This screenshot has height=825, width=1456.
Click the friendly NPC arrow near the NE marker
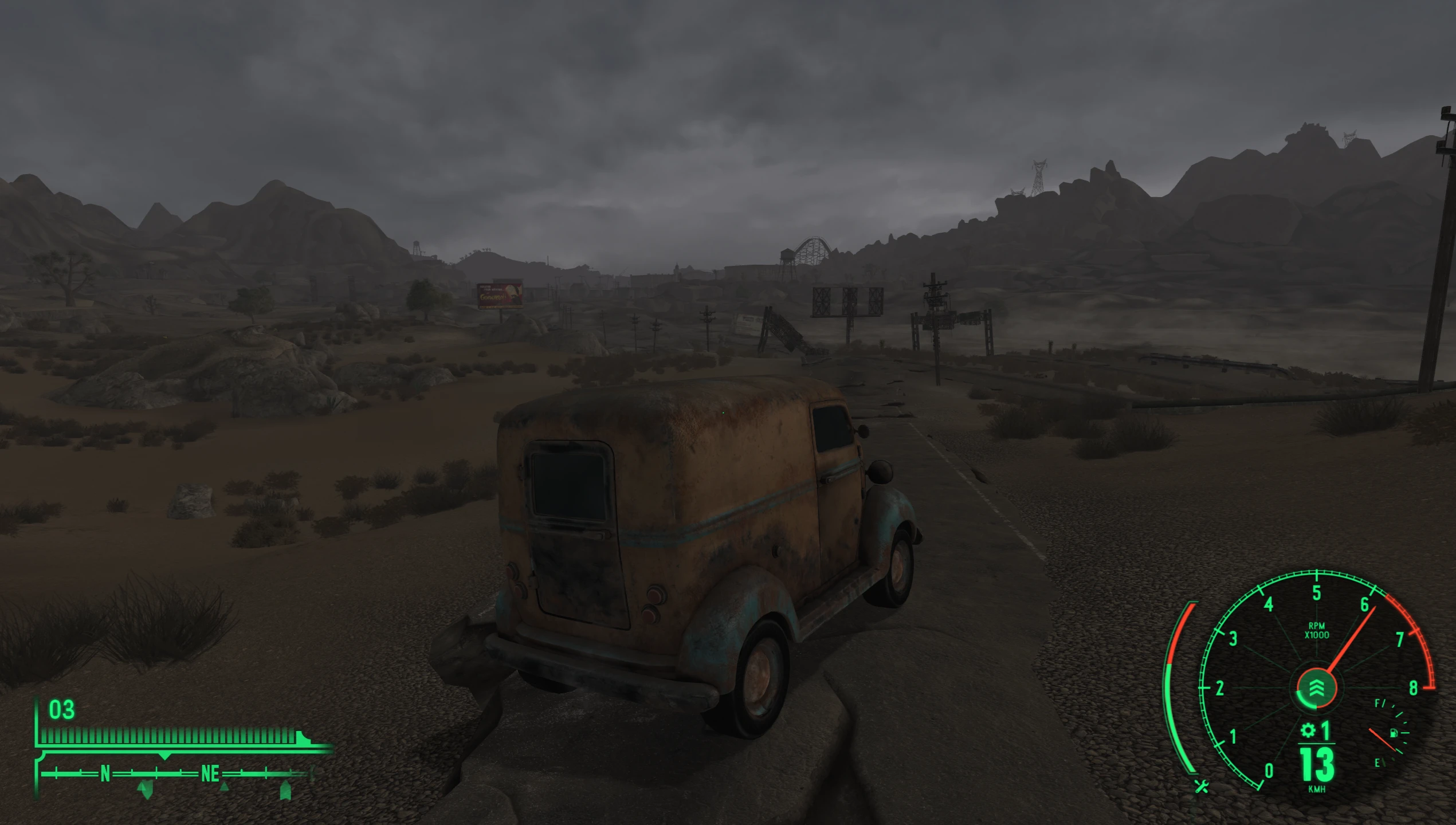(224, 789)
